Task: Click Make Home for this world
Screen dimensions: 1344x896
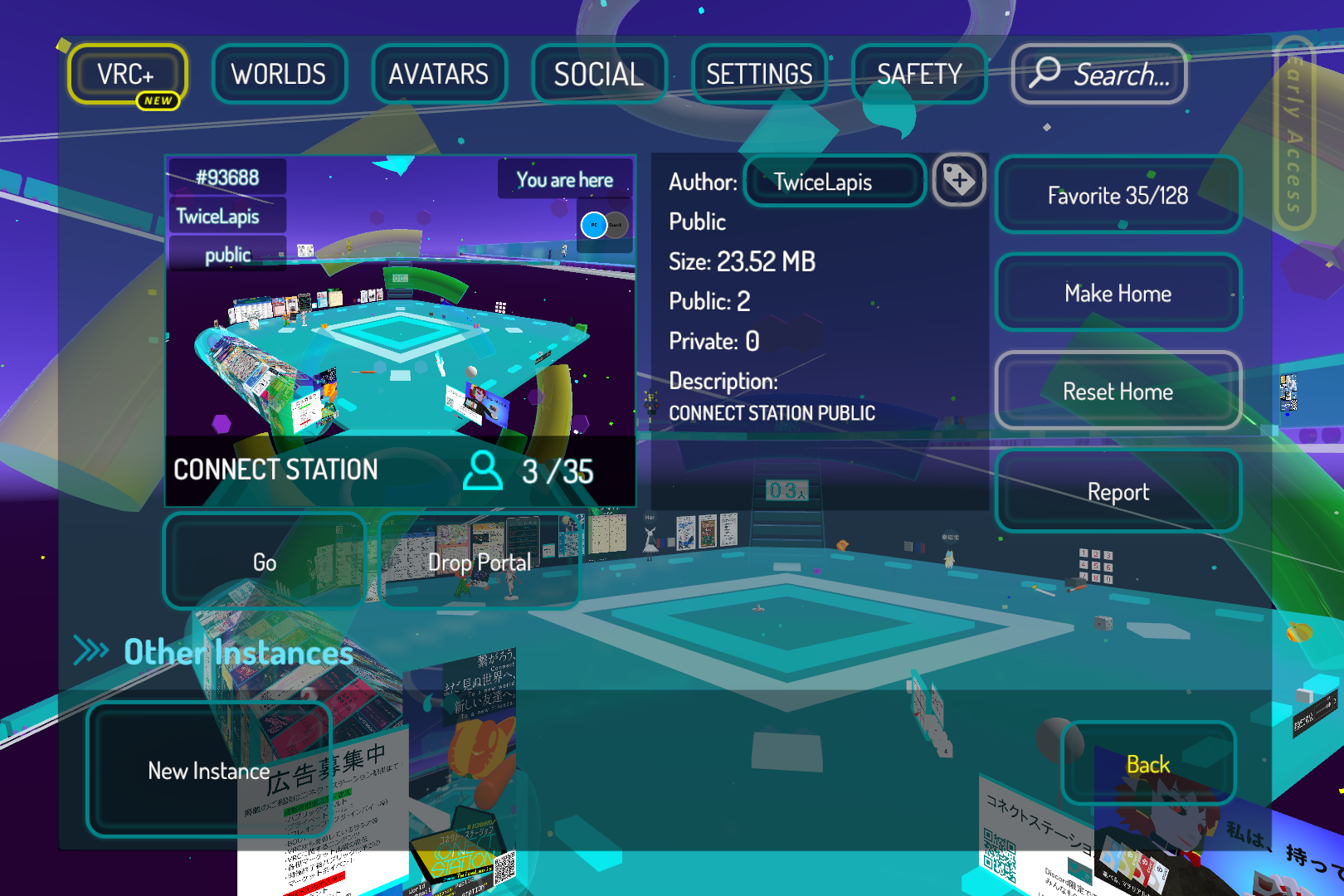Action: tap(1118, 294)
